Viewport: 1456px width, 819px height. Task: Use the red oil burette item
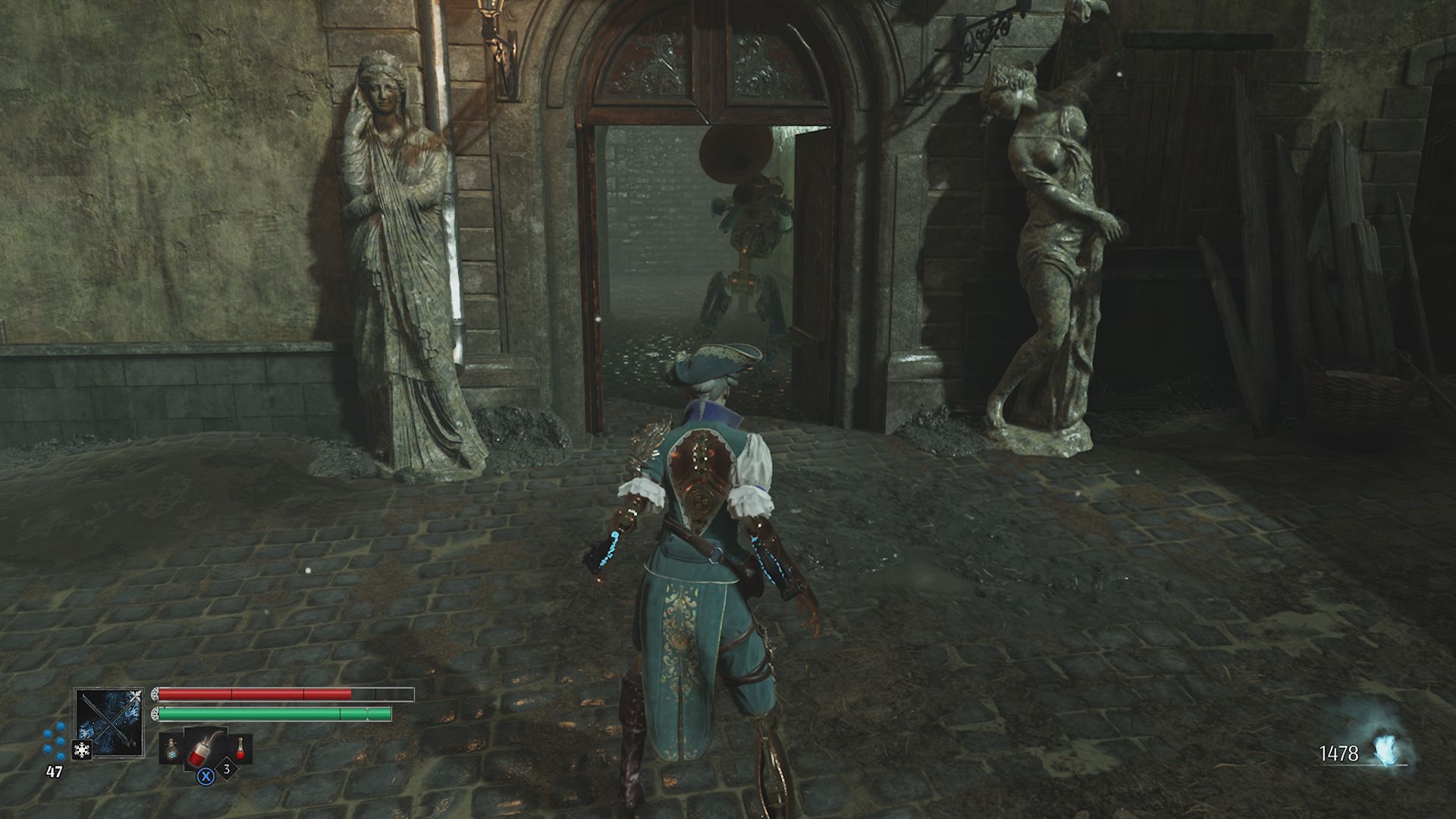[206, 748]
